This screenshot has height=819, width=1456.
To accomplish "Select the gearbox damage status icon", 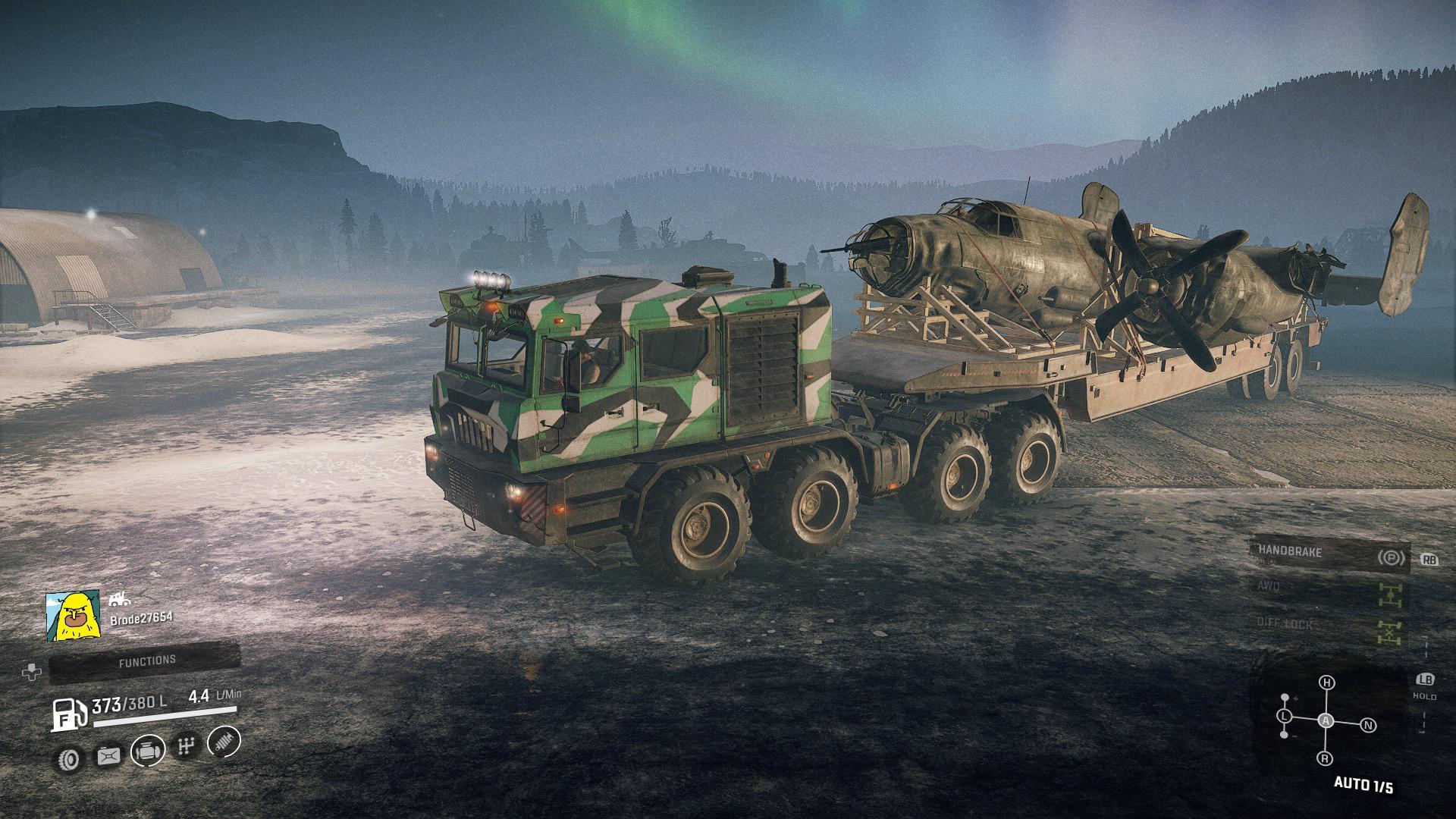I will (x=185, y=747).
